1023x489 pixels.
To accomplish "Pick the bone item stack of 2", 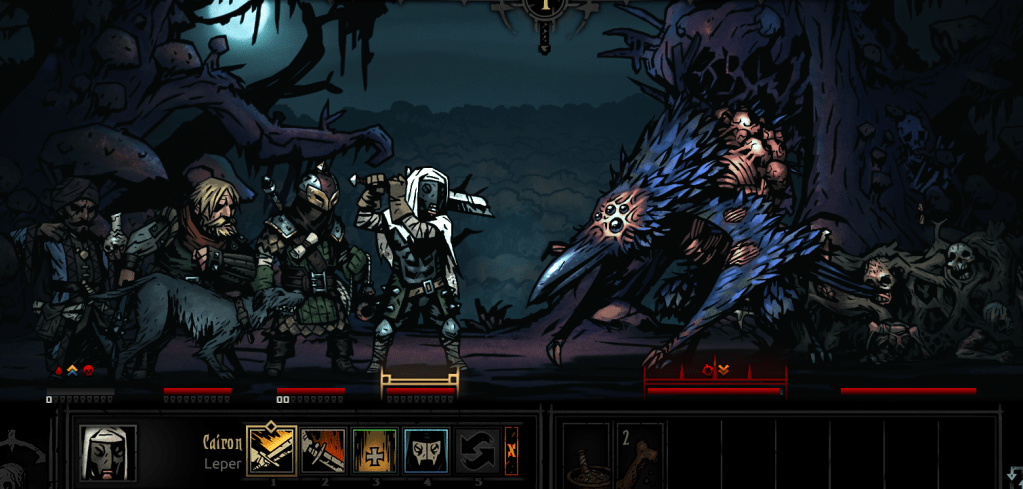I will point(638,453).
